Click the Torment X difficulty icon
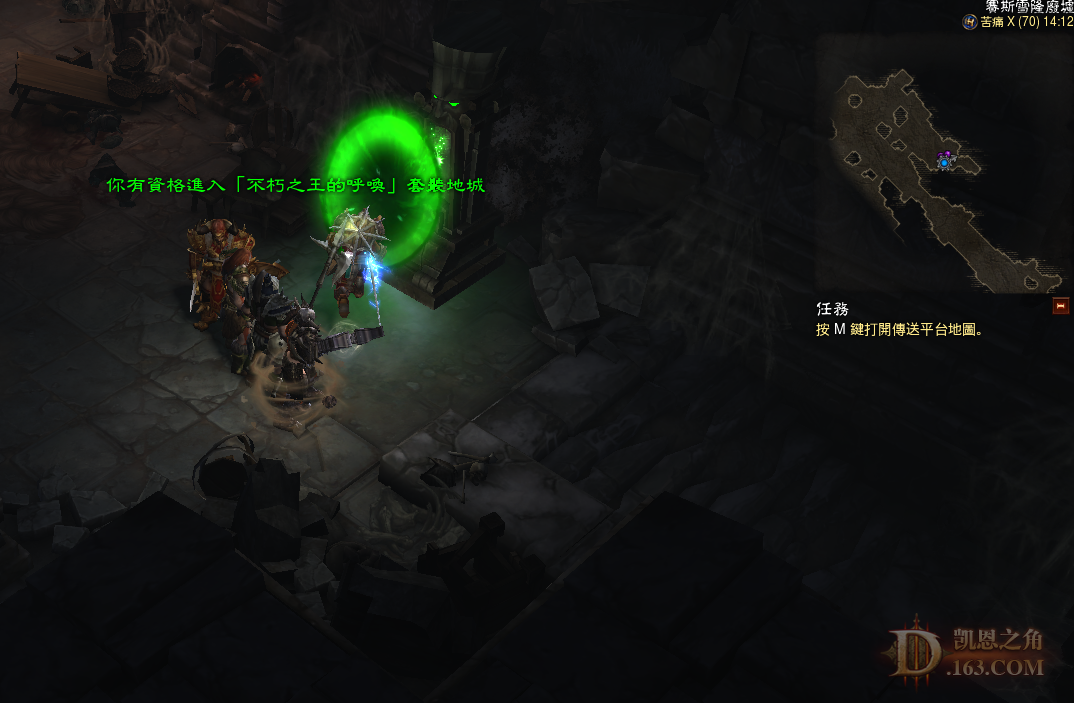 click(970, 21)
